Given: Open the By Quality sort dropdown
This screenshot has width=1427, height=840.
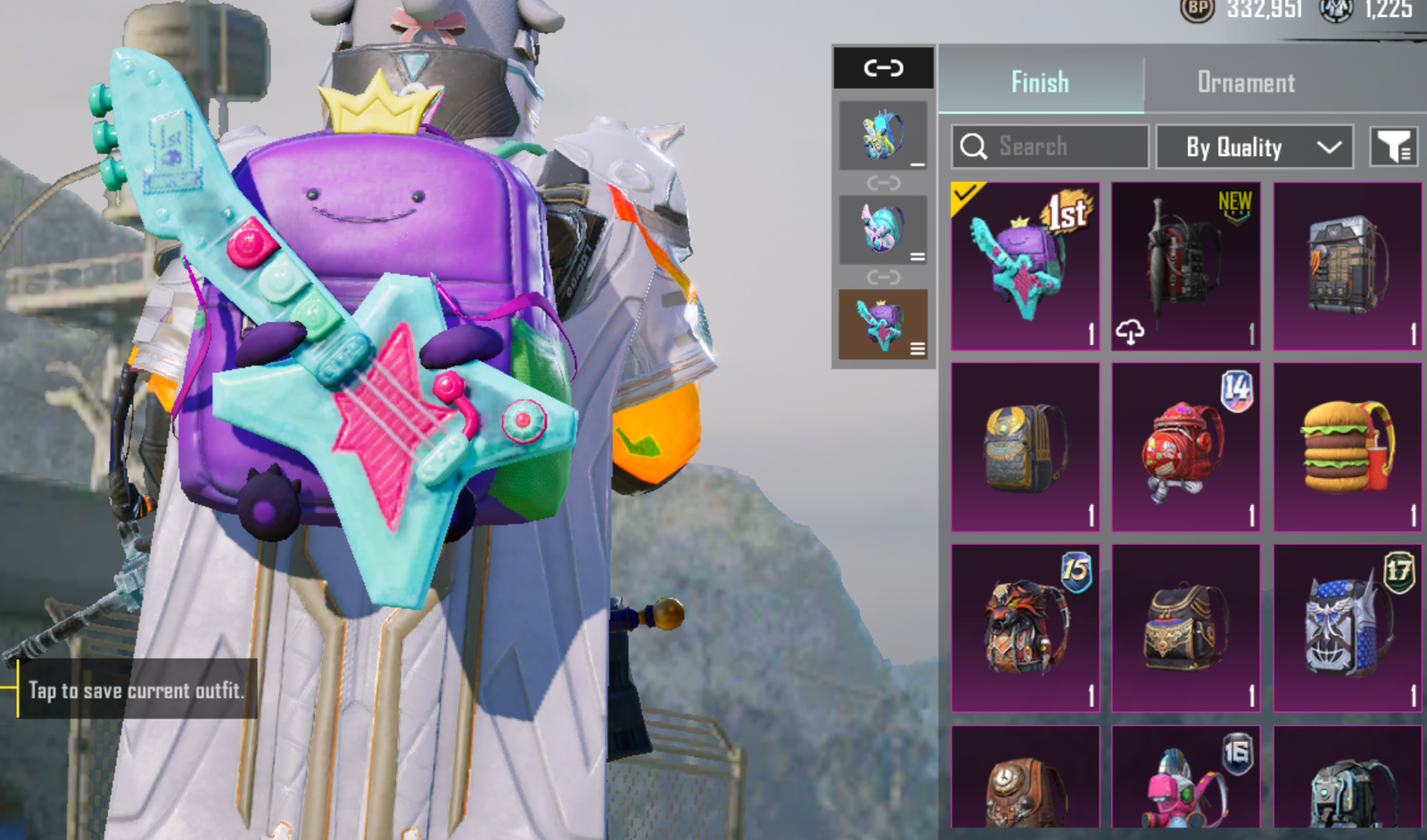Looking at the screenshot, I should (1254, 146).
